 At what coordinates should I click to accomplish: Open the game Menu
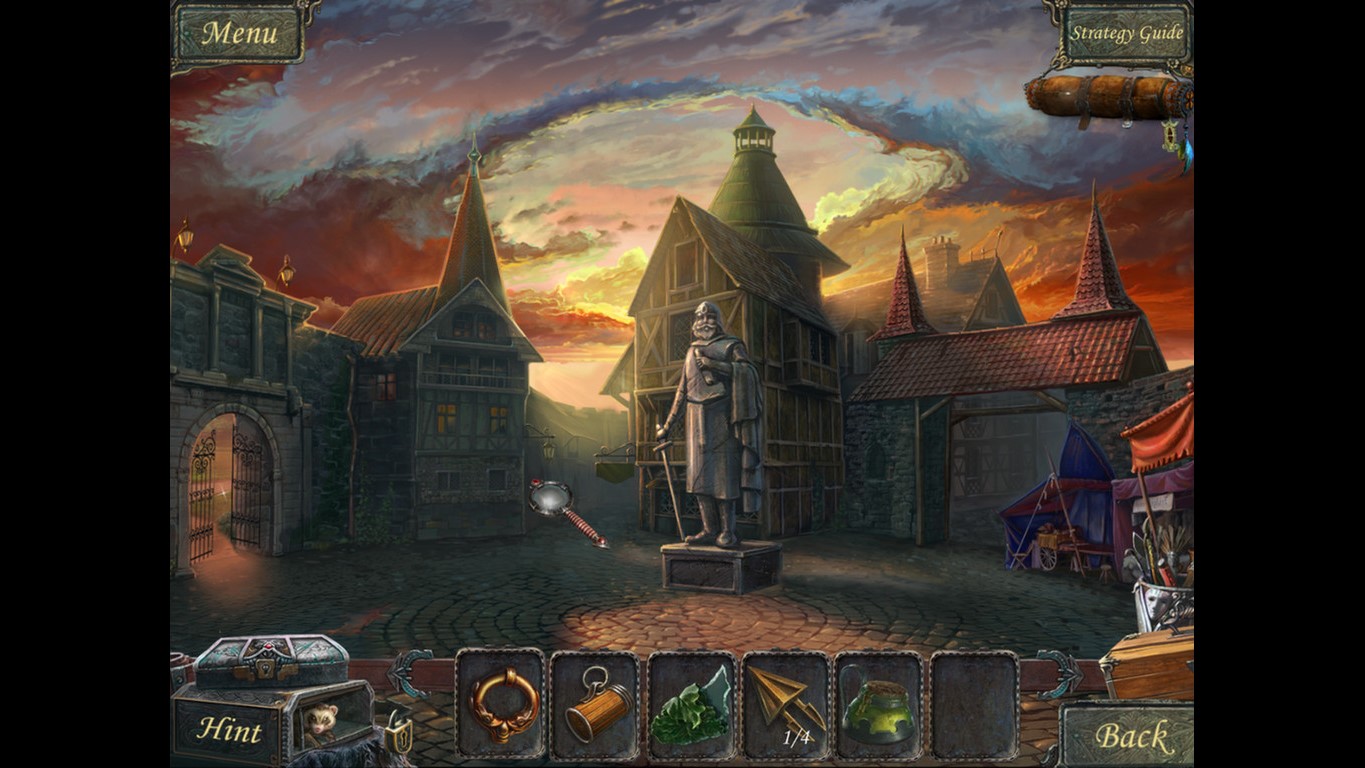click(240, 32)
